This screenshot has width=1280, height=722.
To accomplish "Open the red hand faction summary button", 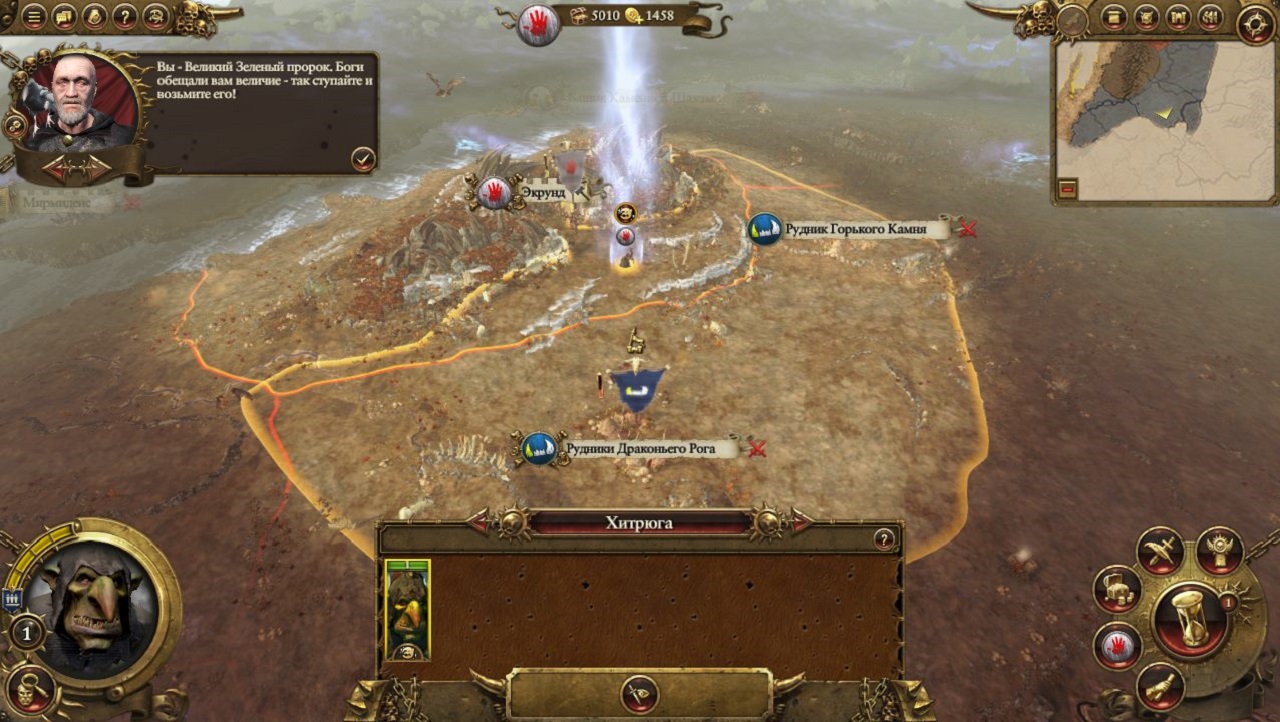I will pyautogui.click(x=1117, y=646).
